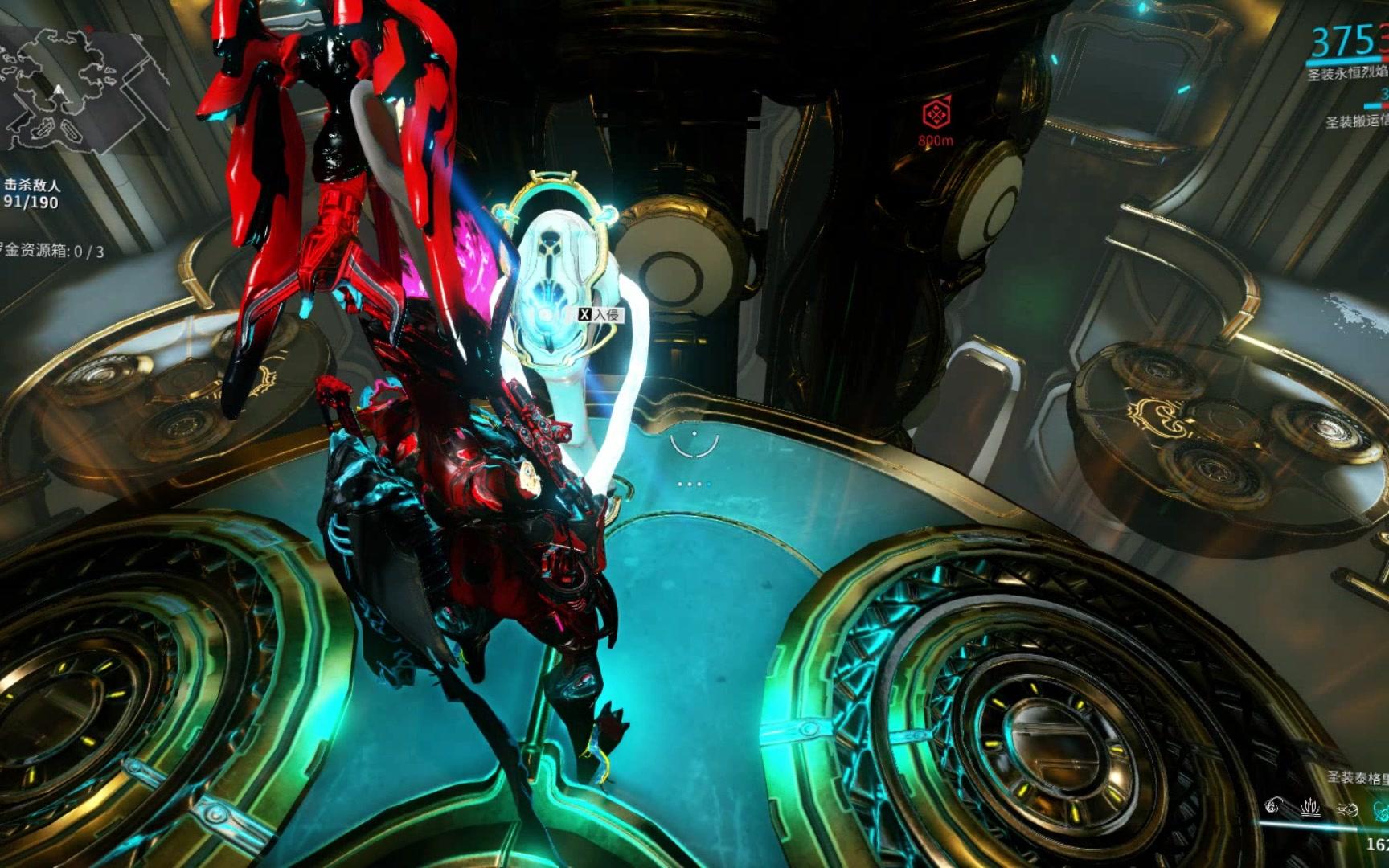Image resolution: width=1389 pixels, height=868 pixels.
Task: Activate the swirling wind ability icon
Action: point(1273,806)
